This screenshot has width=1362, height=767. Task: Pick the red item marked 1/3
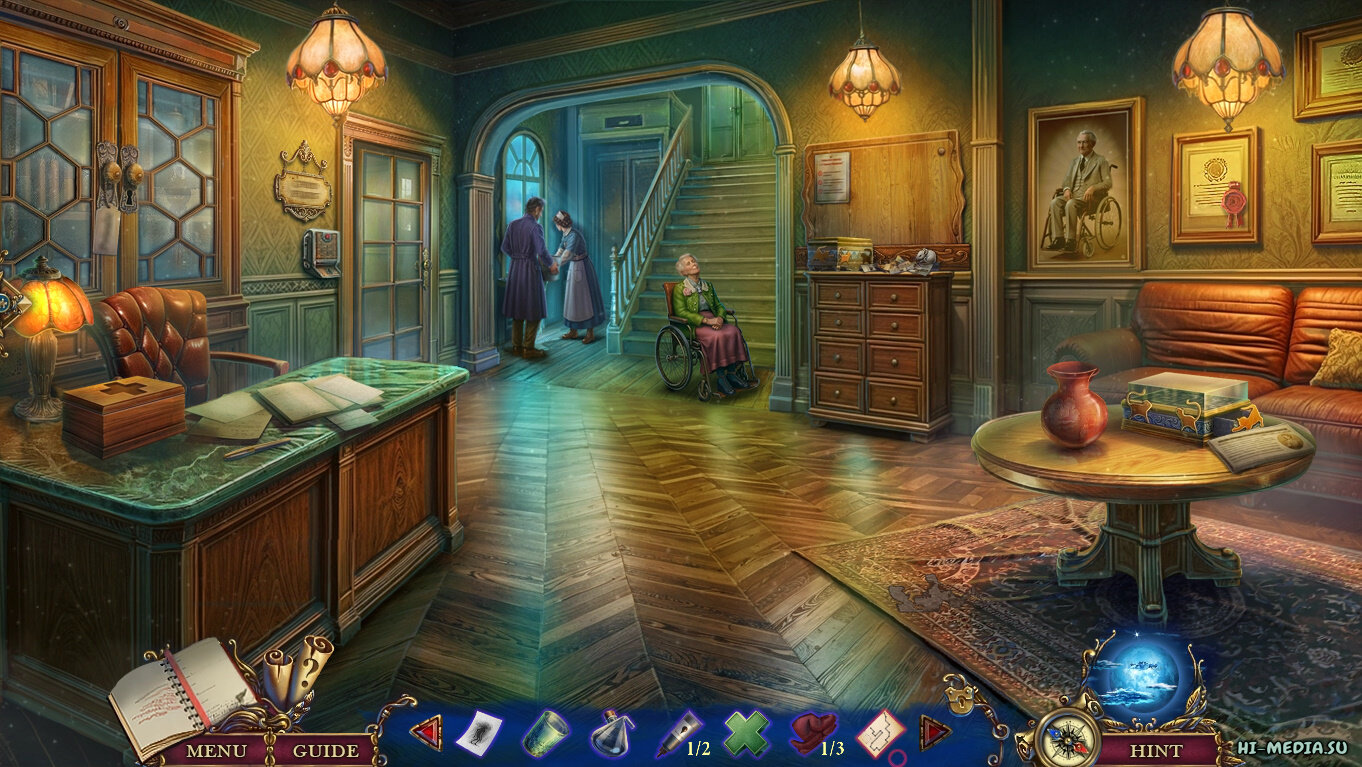coord(810,734)
